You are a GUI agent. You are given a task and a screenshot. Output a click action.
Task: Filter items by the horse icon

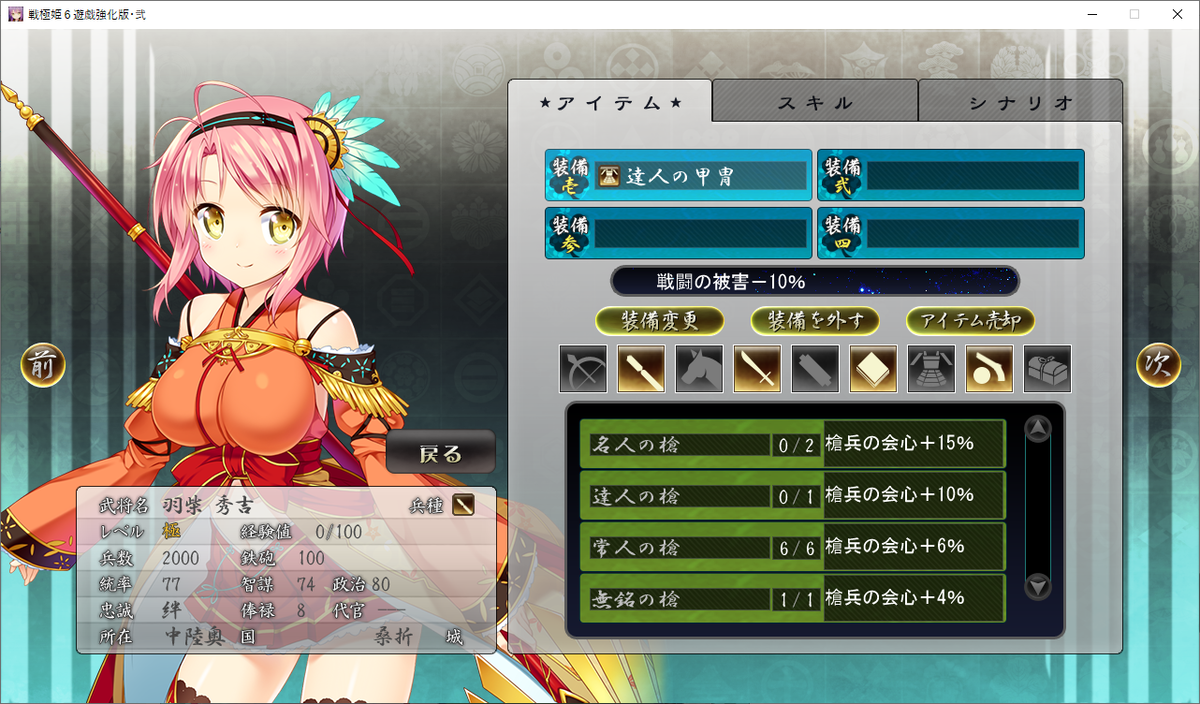[x=699, y=369]
